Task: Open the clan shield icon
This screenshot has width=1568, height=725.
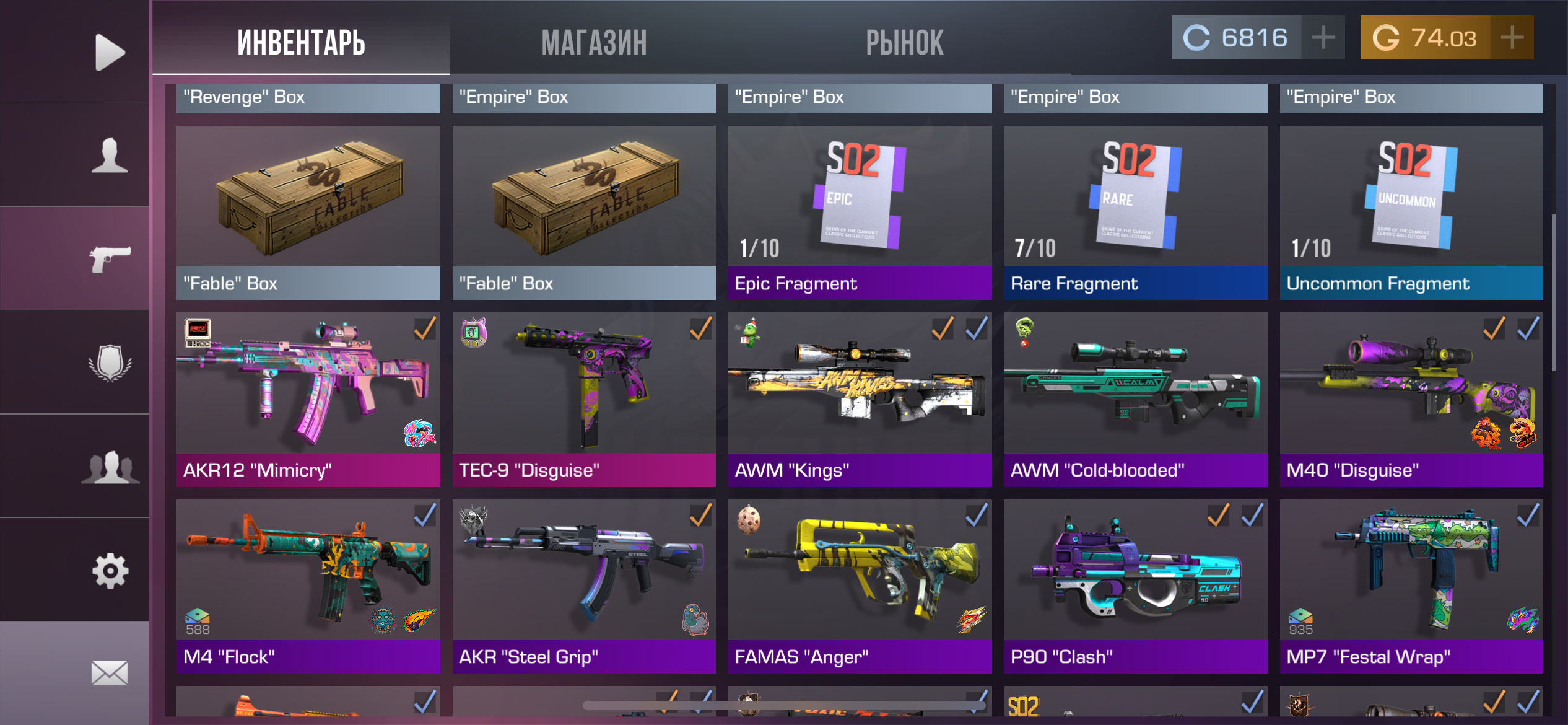Action: click(x=110, y=362)
